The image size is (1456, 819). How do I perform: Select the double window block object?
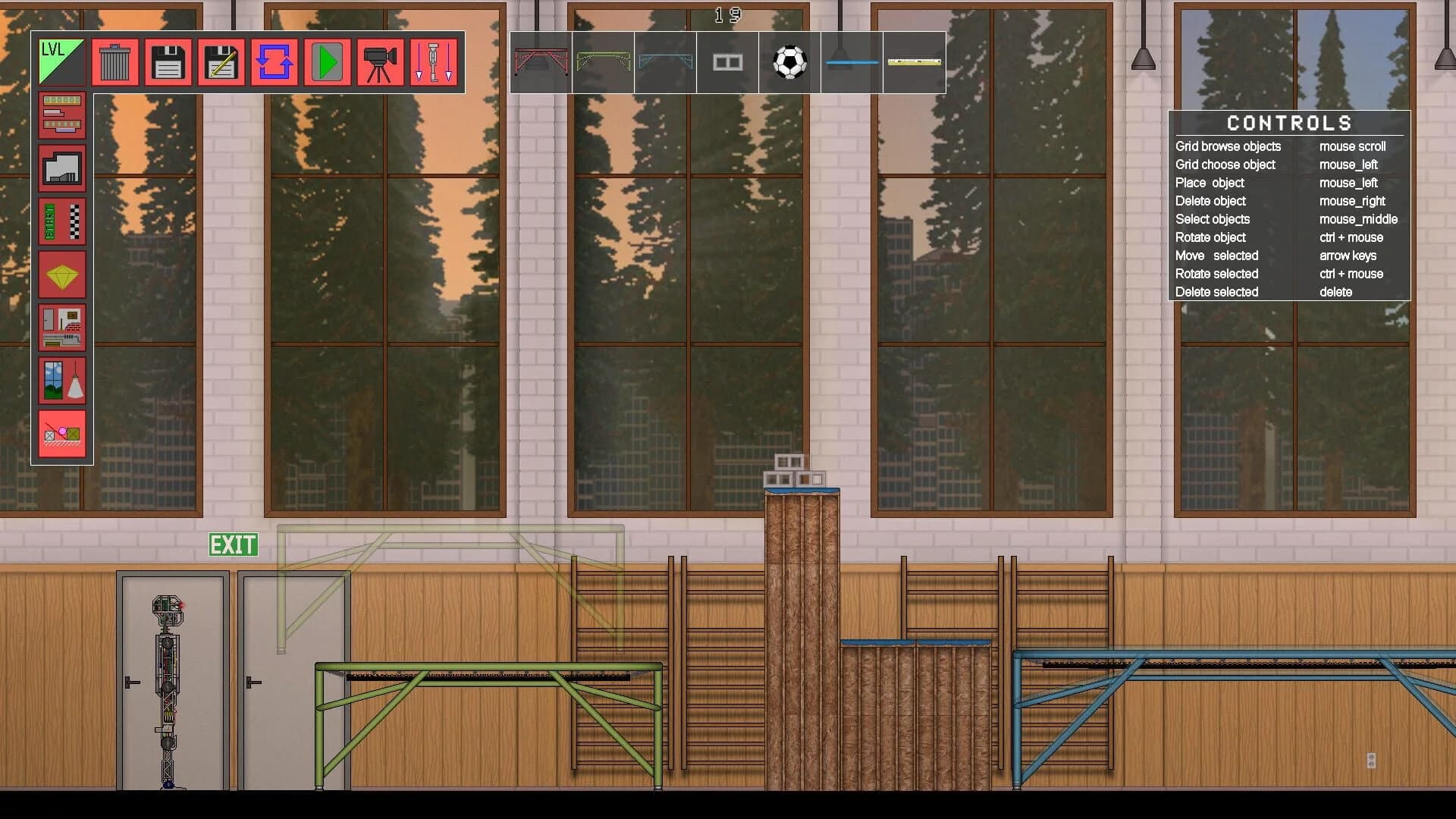(726, 62)
